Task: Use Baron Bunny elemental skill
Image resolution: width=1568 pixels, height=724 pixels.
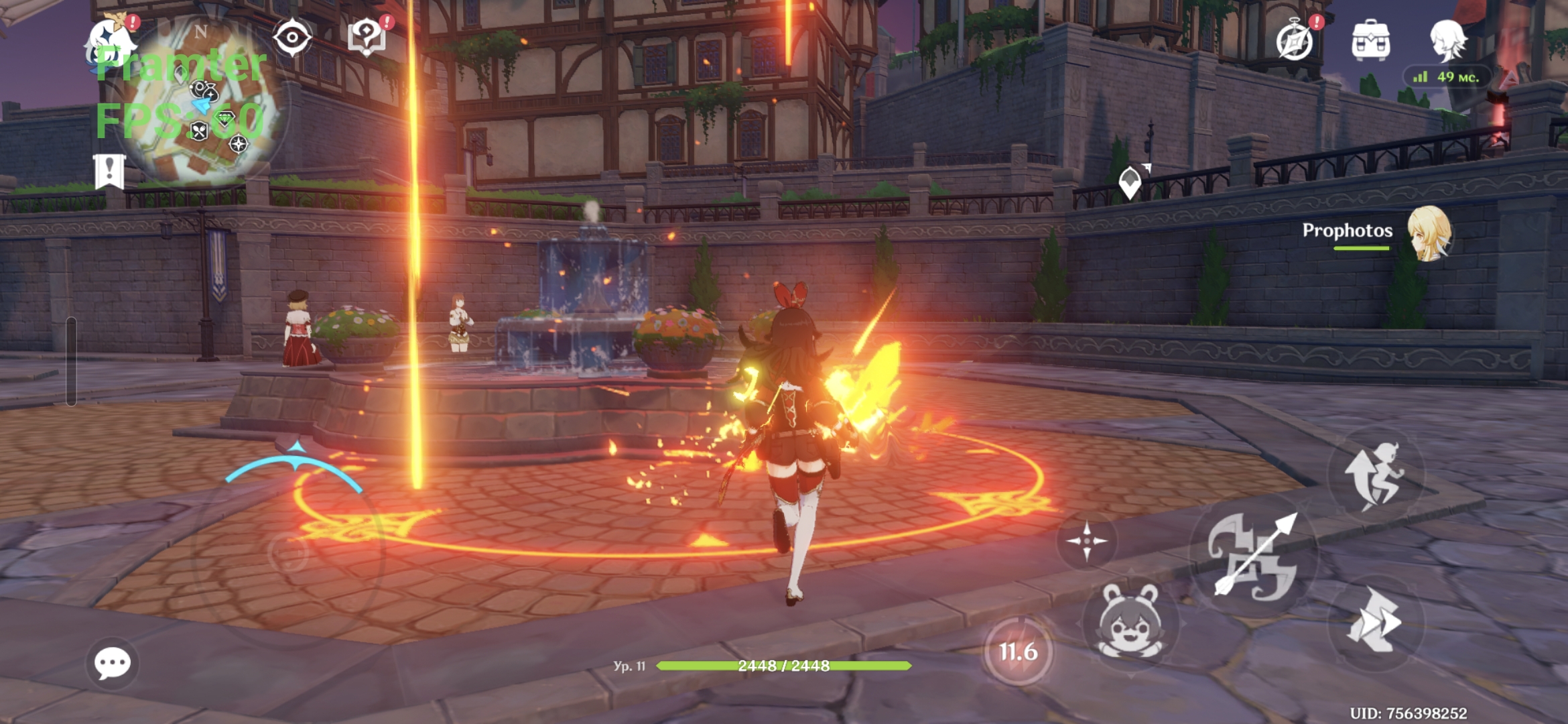Action: click(1130, 622)
